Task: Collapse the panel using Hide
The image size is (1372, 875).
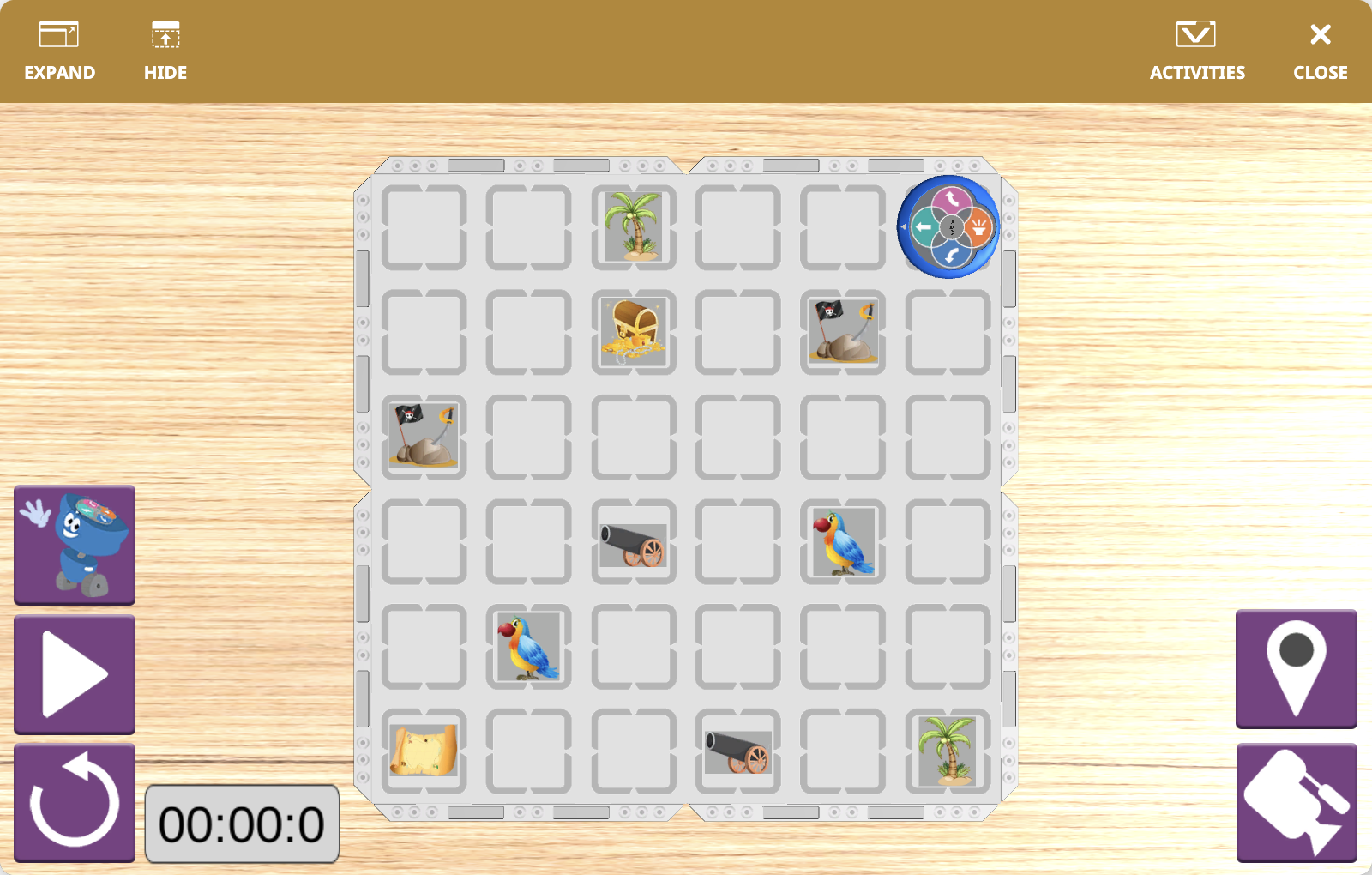Action: coord(165,47)
